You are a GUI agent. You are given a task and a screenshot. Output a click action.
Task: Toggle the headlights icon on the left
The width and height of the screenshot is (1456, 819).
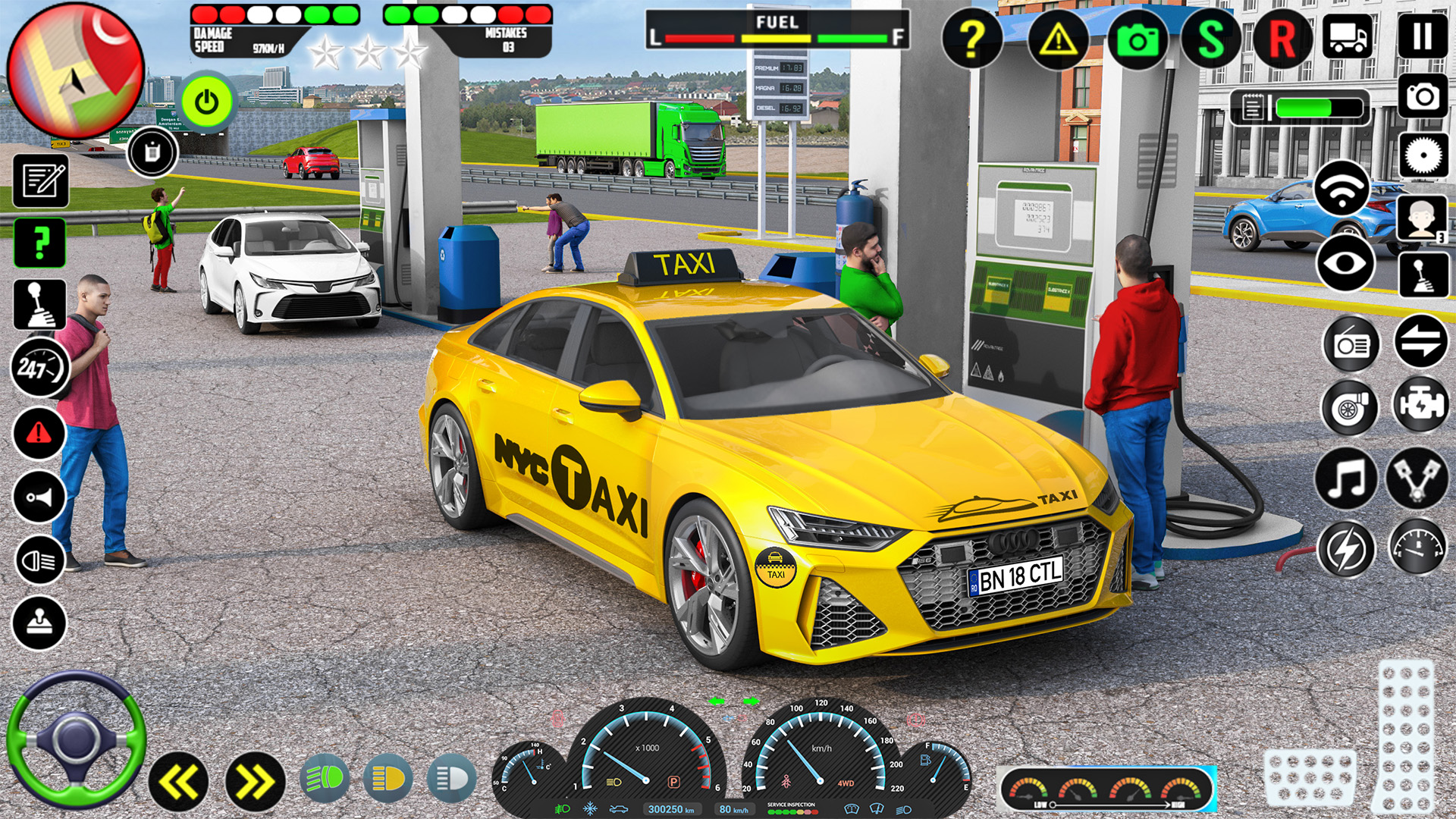pos(39,561)
